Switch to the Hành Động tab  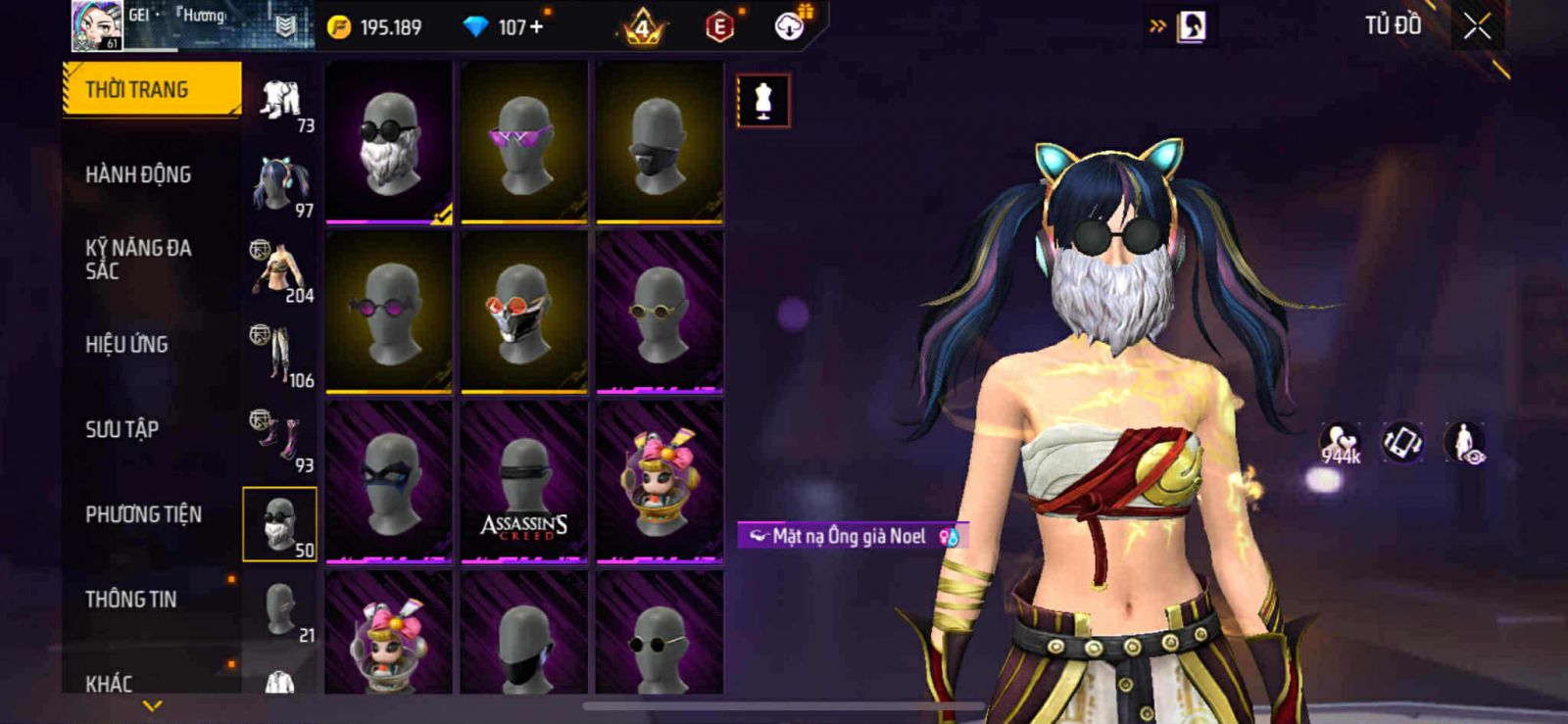(x=138, y=174)
